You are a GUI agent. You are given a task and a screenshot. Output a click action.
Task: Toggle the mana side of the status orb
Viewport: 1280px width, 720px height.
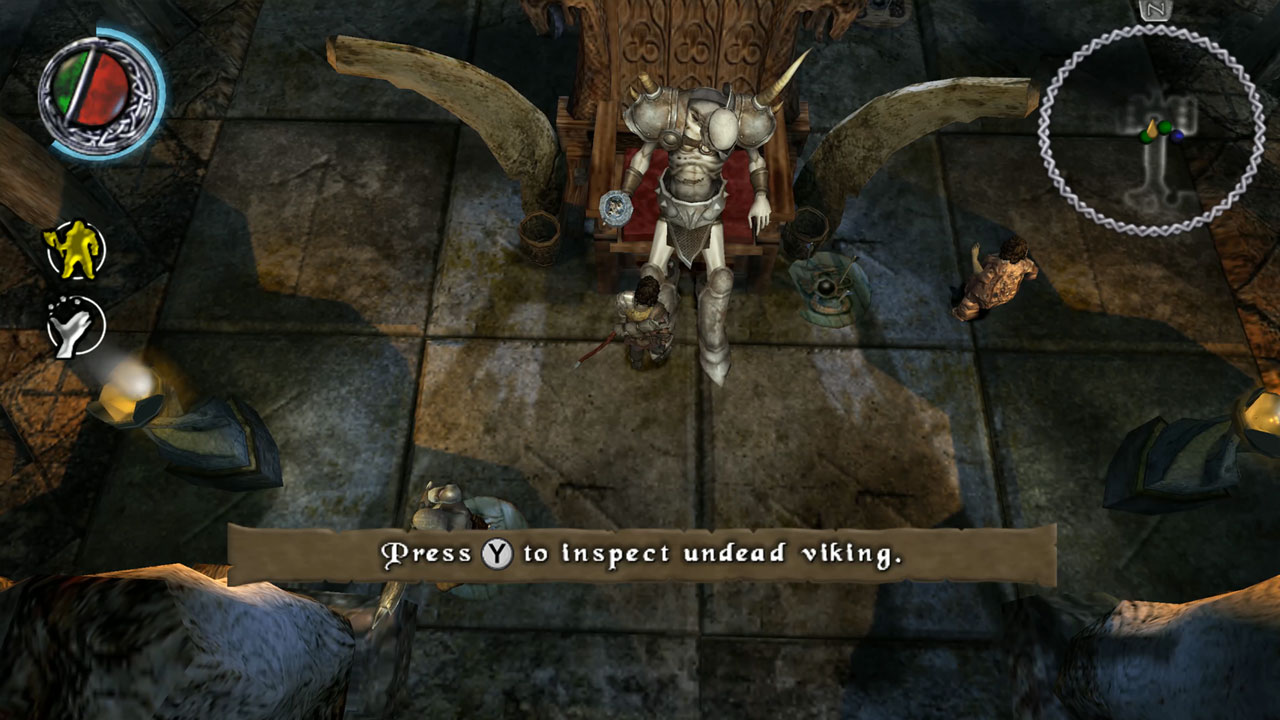pyautogui.click(x=99, y=90)
